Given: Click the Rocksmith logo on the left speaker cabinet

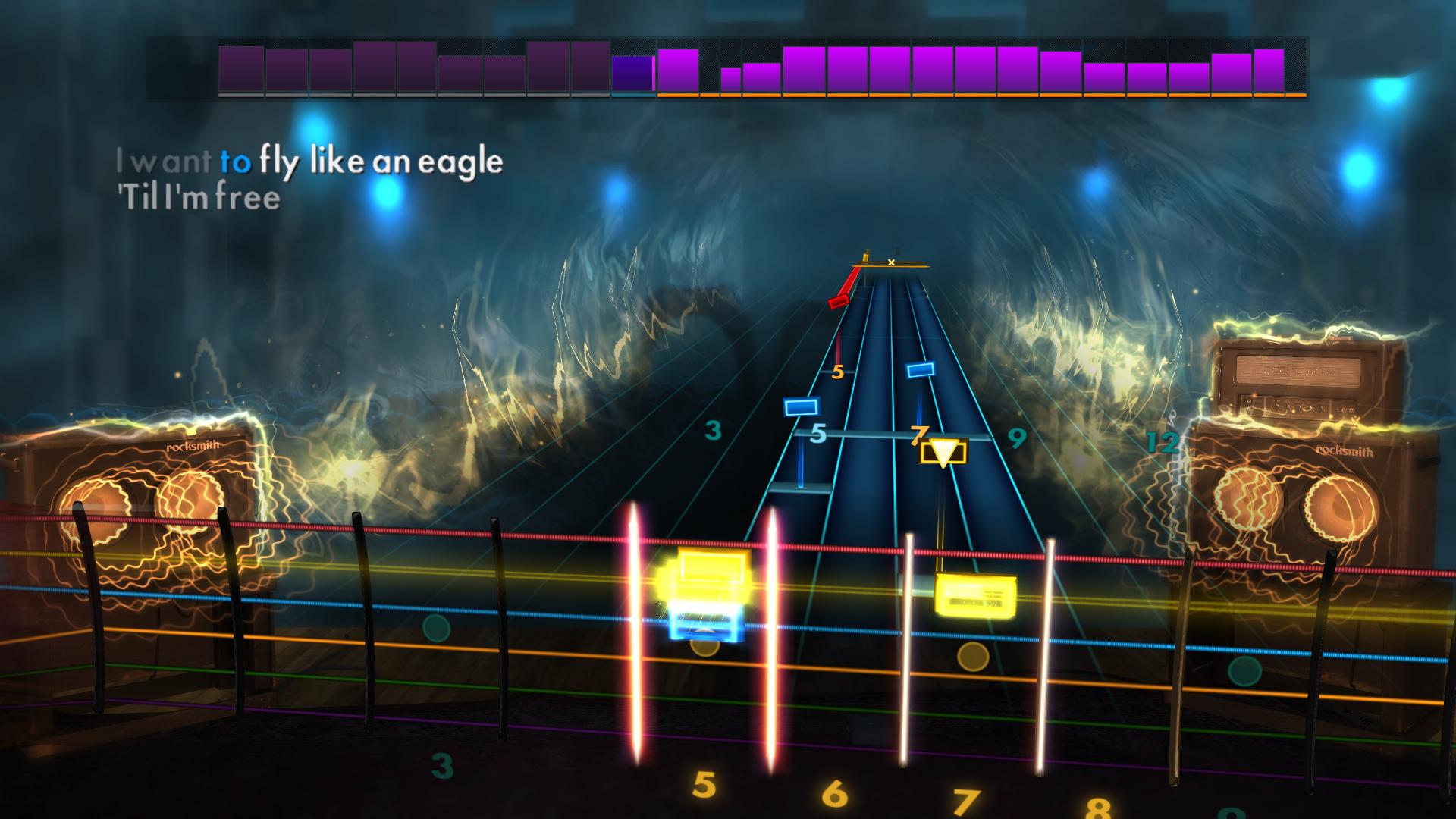Looking at the screenshot, I should [192, 446].
